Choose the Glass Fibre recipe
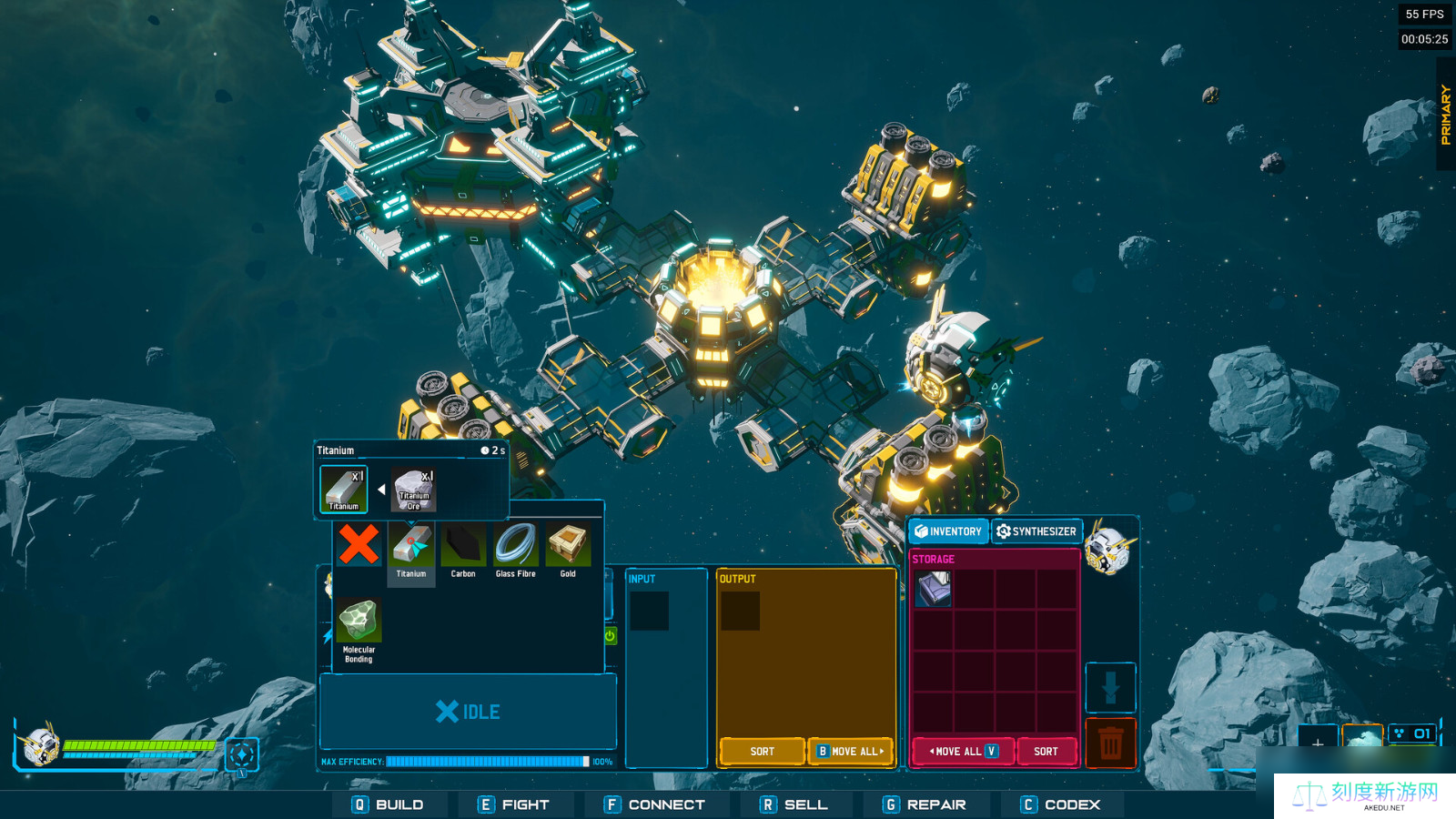This screenshot has height=819, width=1456. click(516, 546)
